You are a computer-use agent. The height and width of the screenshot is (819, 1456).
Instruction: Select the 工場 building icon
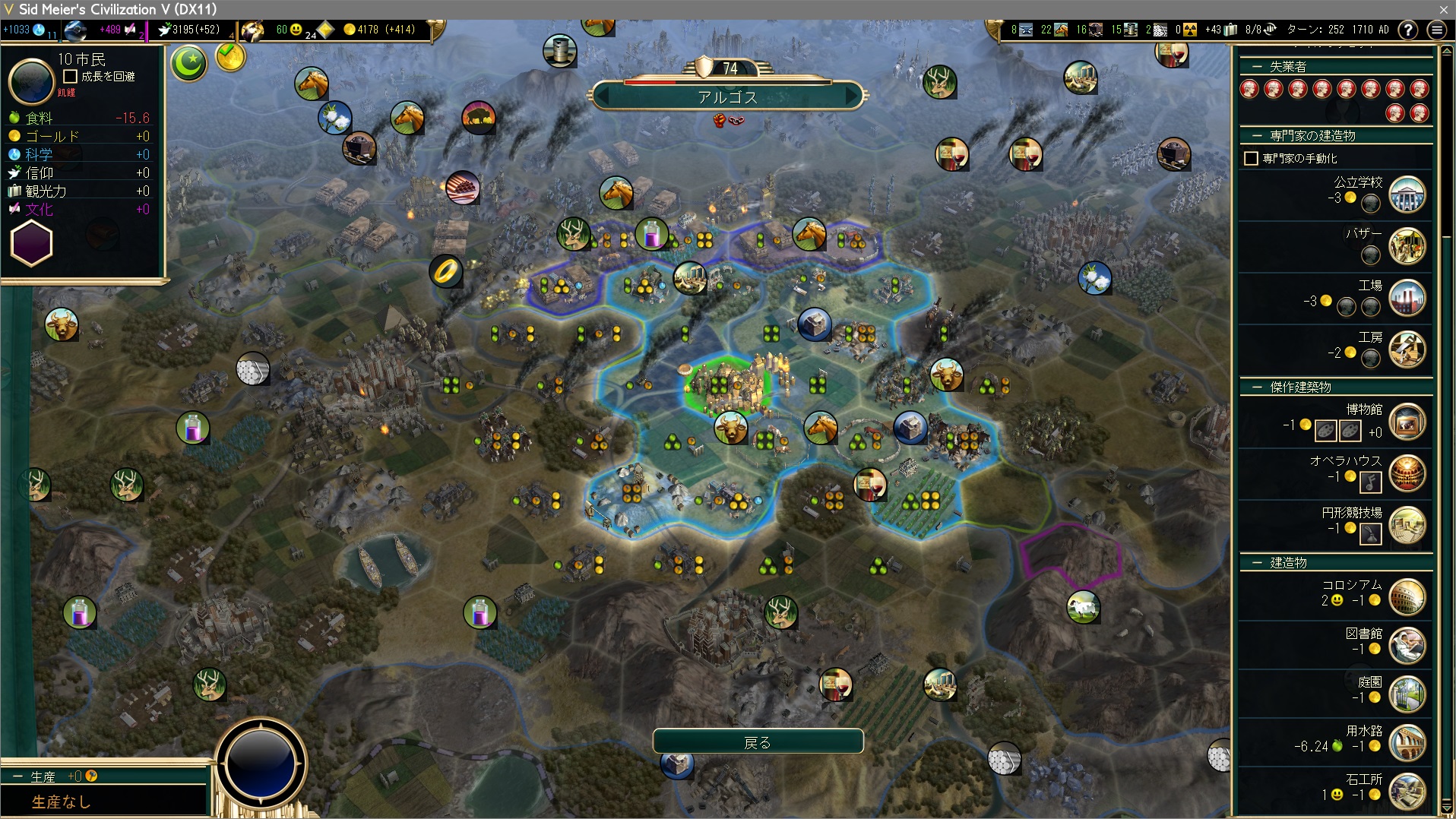point(1407,299)
